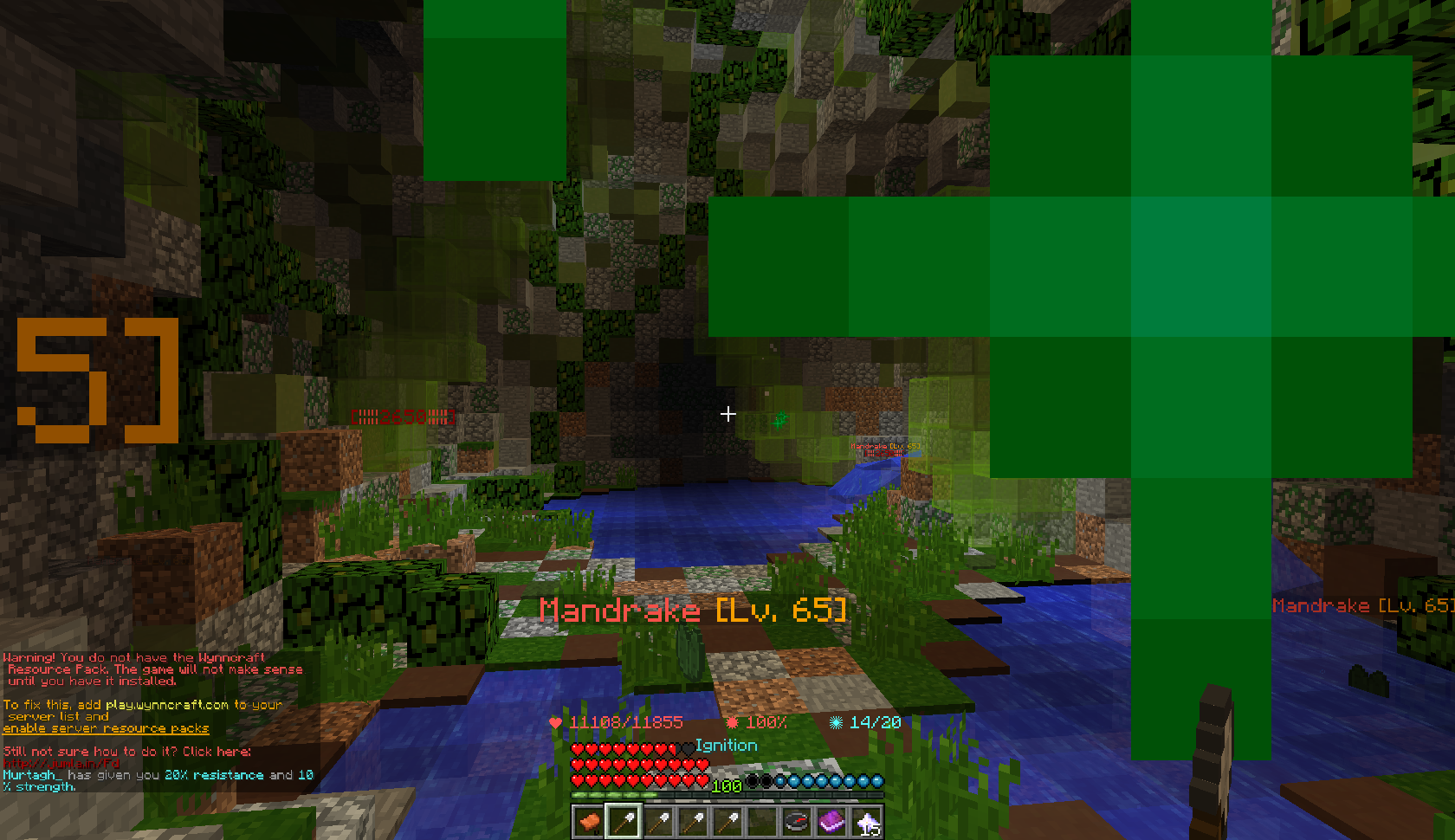Click the mob health bar showing 2650
1455x840 pixels.
(403, 416)
